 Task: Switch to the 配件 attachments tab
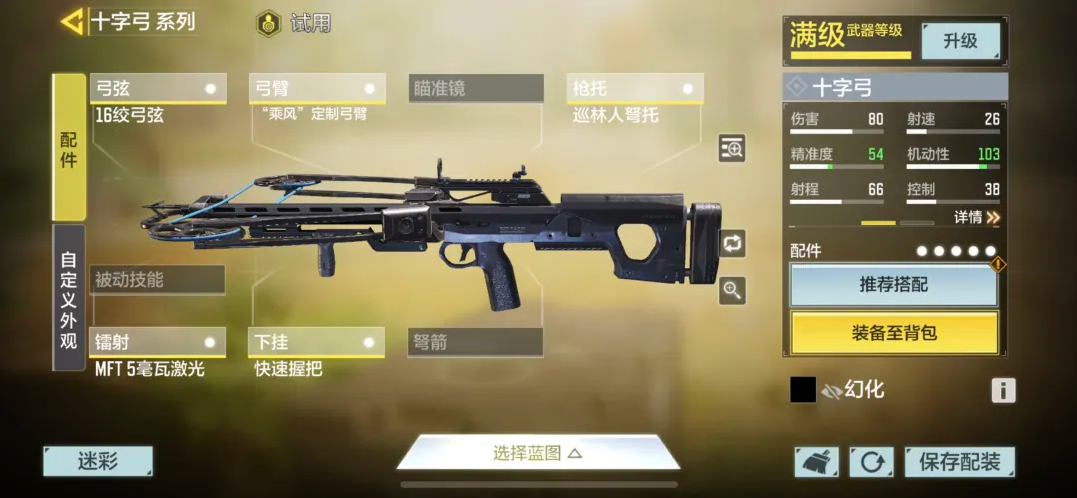pyautogui.click(x=69, y=147)
